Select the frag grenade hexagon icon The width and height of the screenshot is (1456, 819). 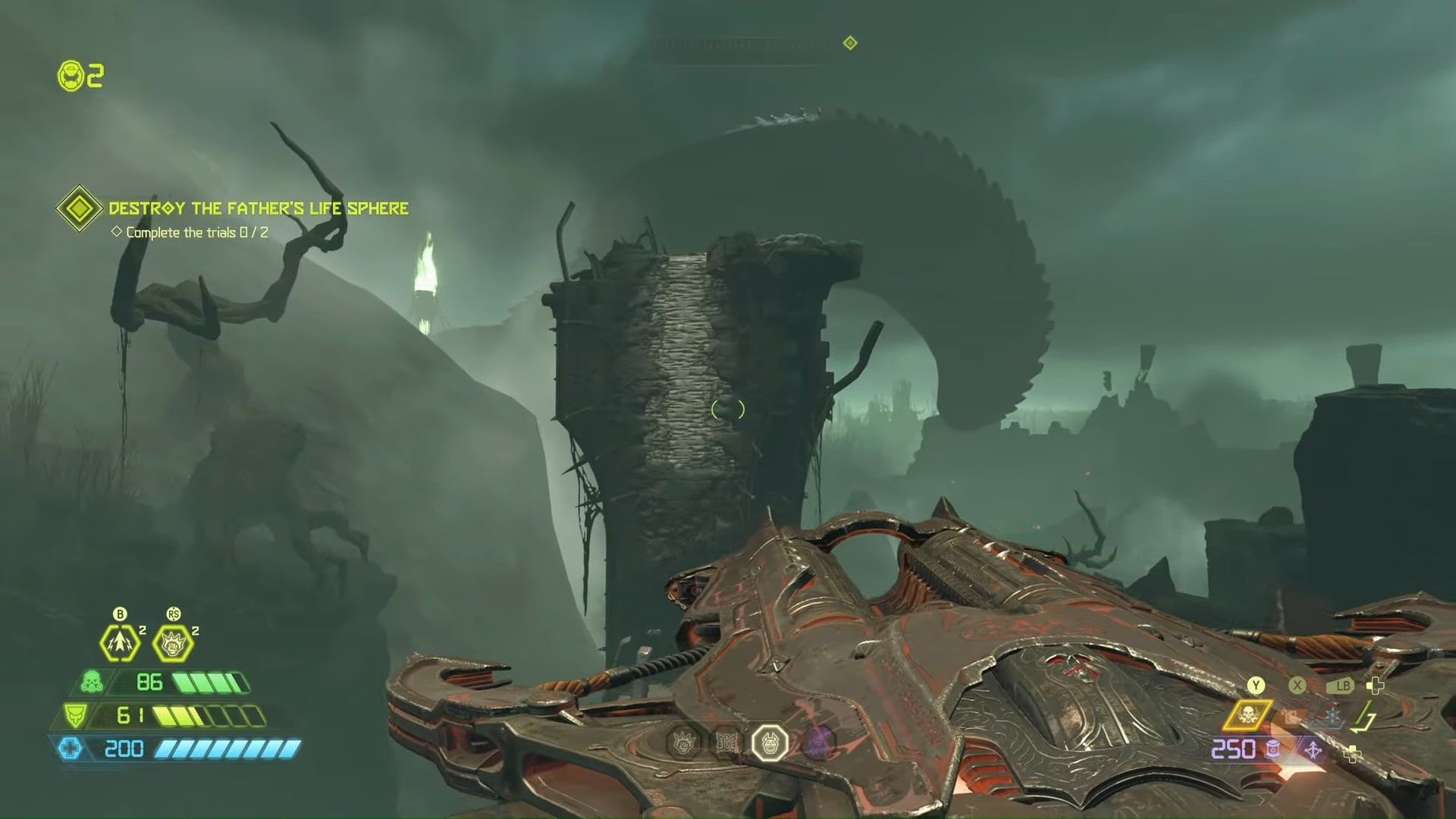(118, 644)
